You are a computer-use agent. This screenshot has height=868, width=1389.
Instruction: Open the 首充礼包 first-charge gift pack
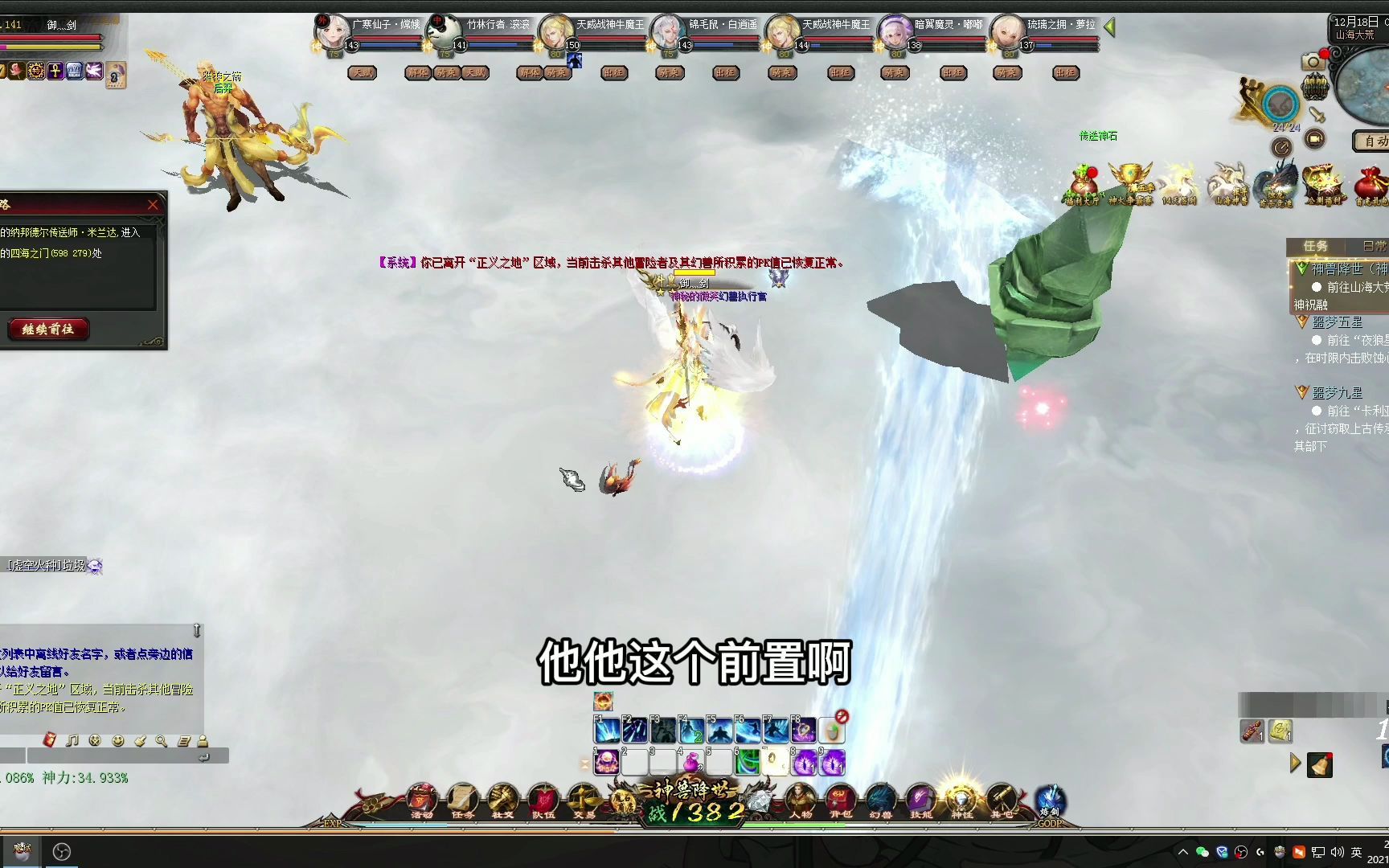1371,183
